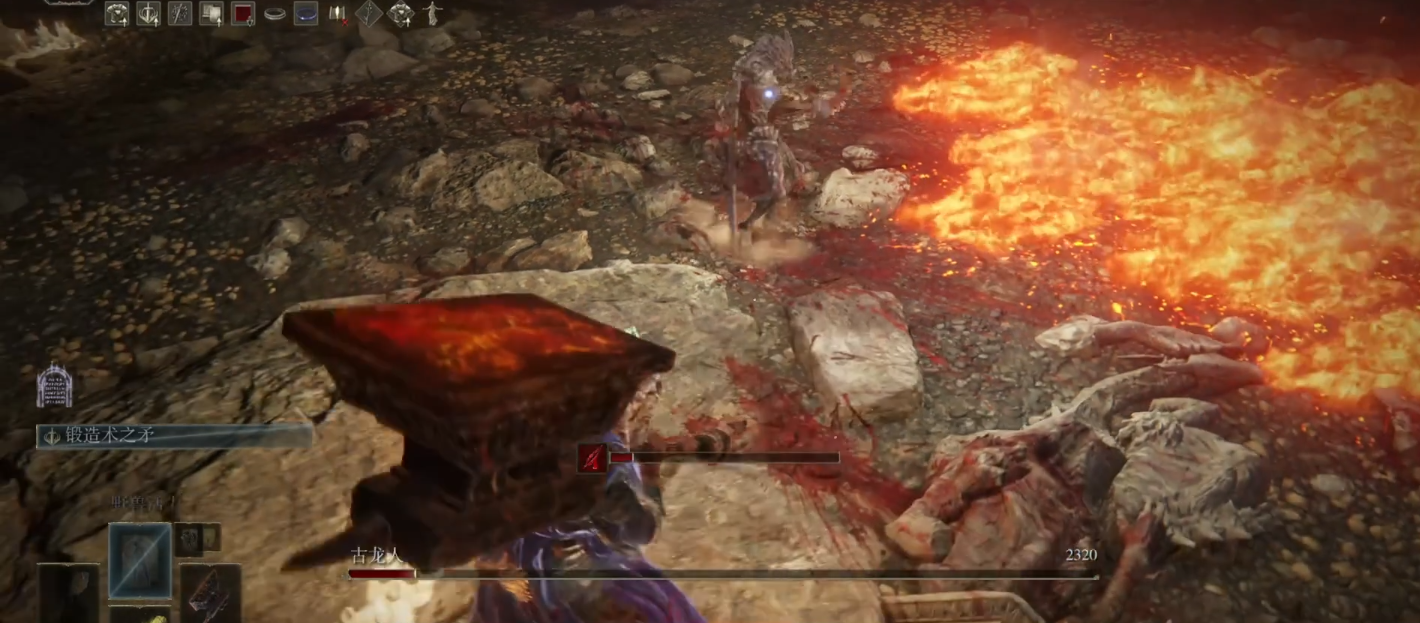This screenshot has height=623, width=1420.
Task: Select the highlighted blue spell memory slot
Action: (x=140, y=561)
